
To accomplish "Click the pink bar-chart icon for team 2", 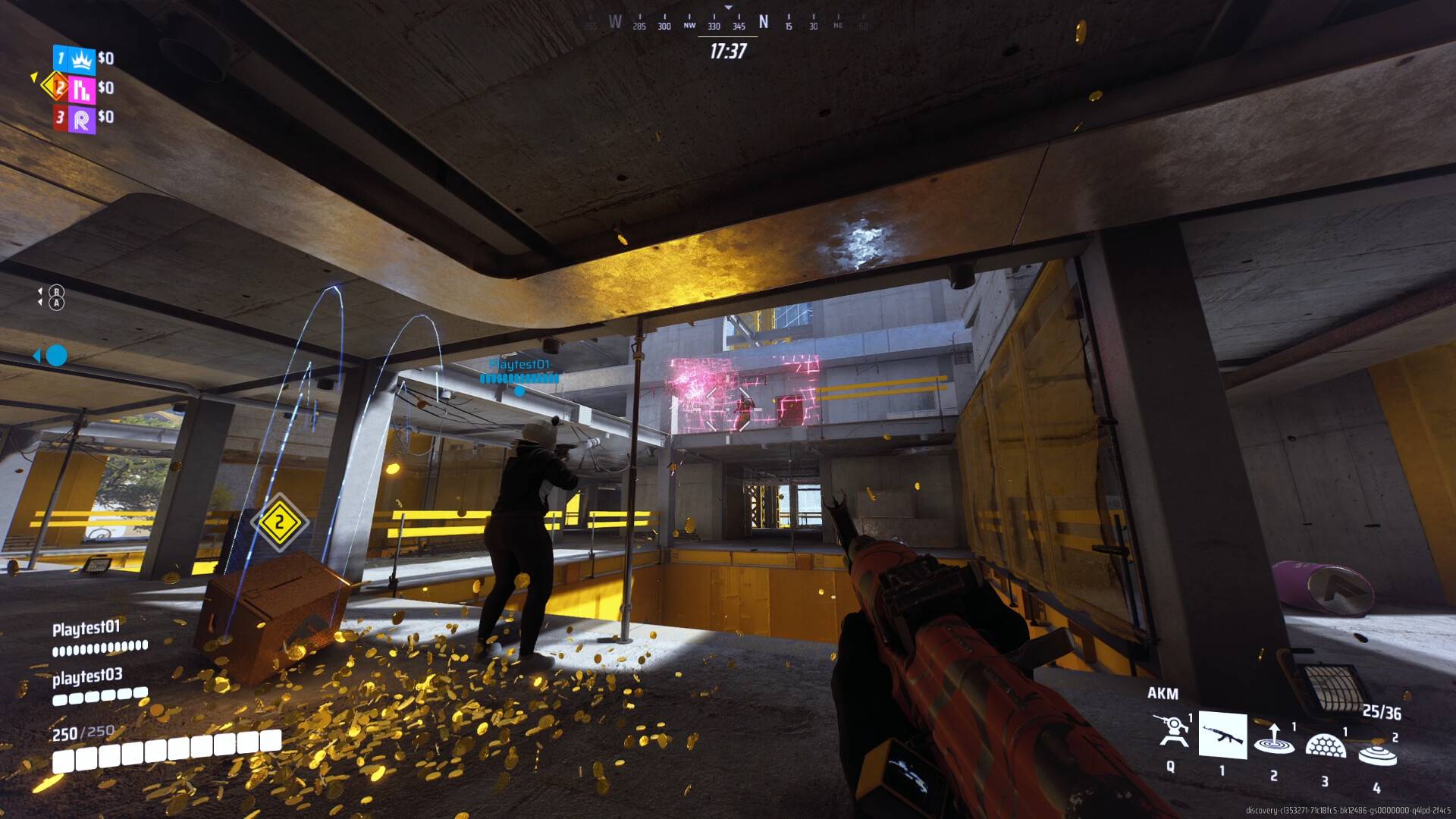I will click(x=81, y=88).
